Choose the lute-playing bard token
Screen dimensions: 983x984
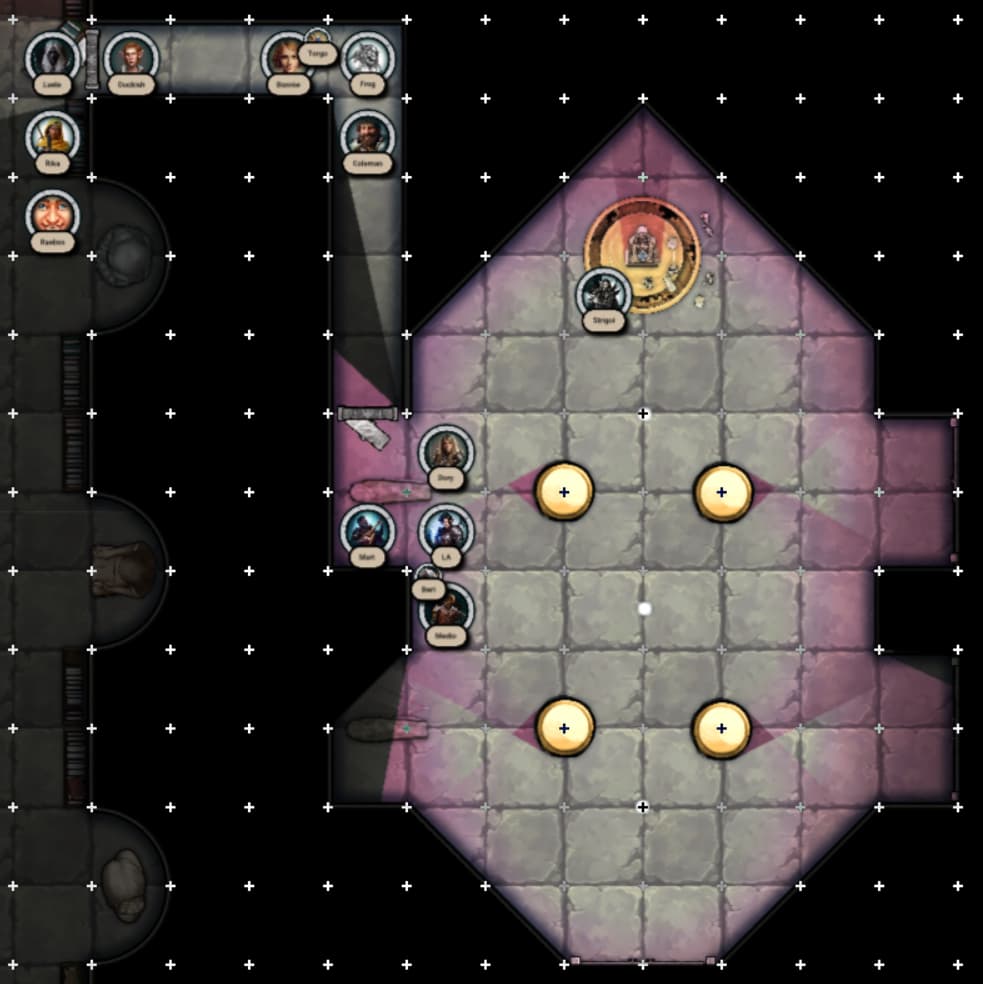click(x=367, y=530)
